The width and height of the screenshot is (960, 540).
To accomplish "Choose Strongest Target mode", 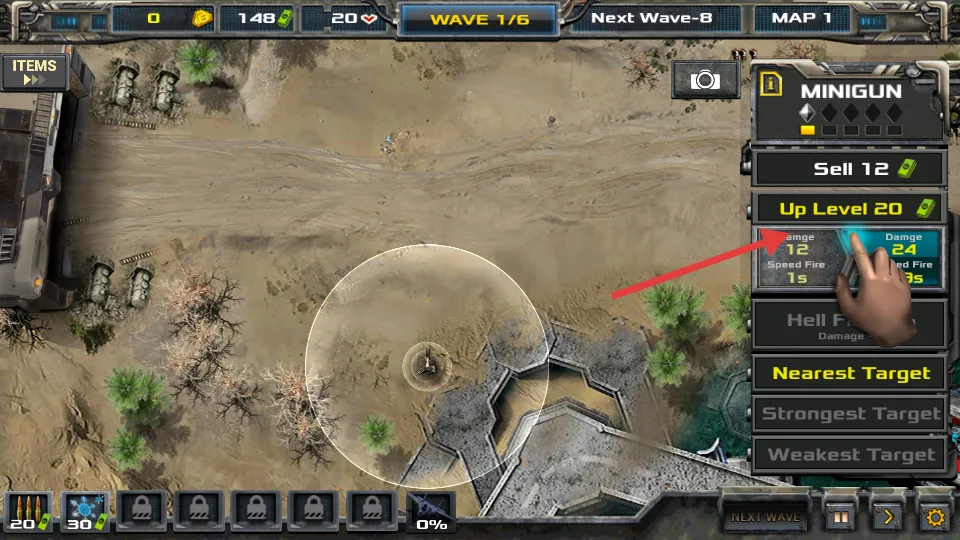I will (849, 414).
